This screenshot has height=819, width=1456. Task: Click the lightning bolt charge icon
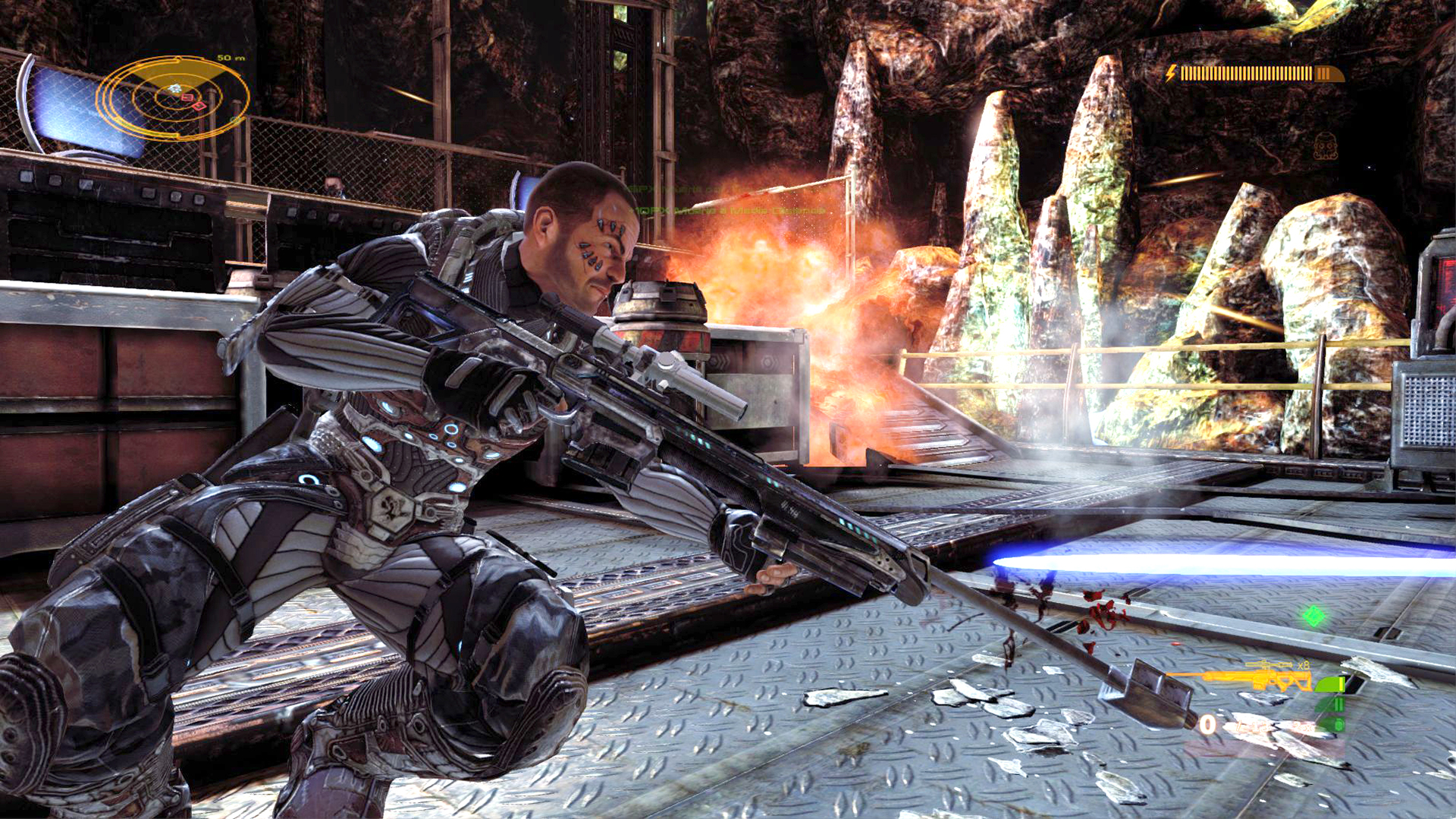[1171, 73]
